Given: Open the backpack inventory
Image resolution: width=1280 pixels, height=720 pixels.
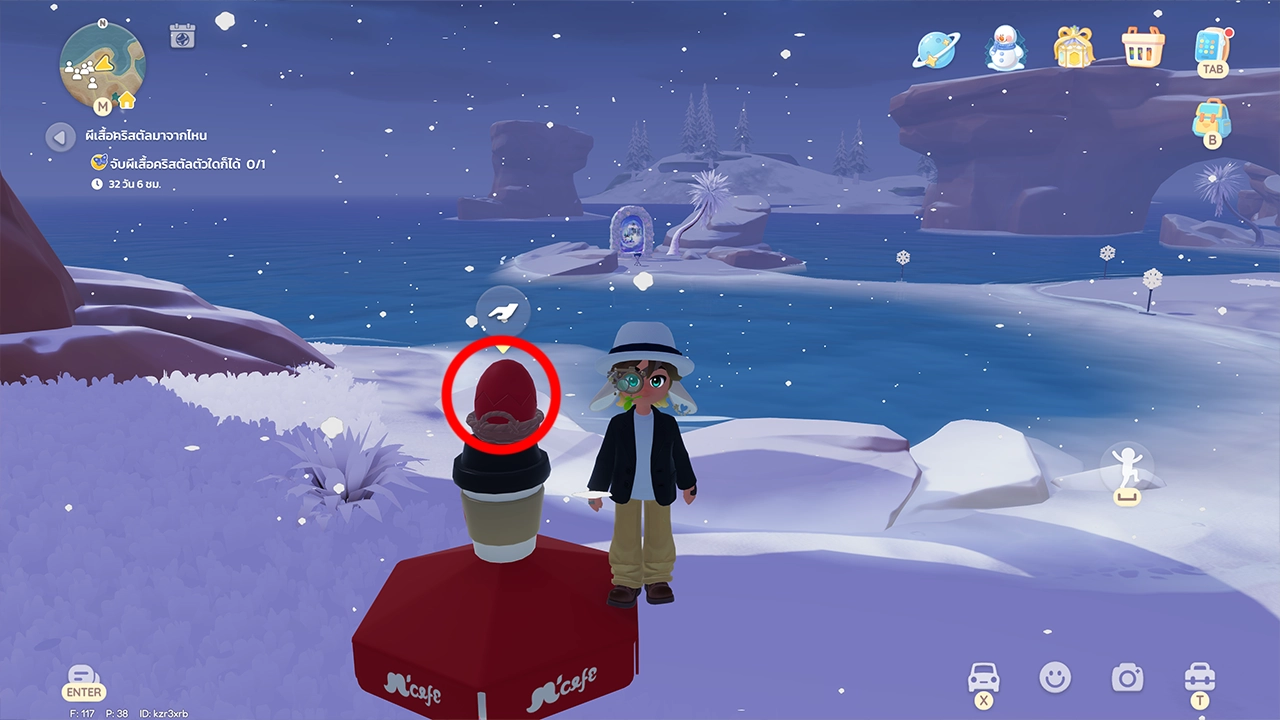Looking at the screenshot, I should click(x=1211, y=120).
